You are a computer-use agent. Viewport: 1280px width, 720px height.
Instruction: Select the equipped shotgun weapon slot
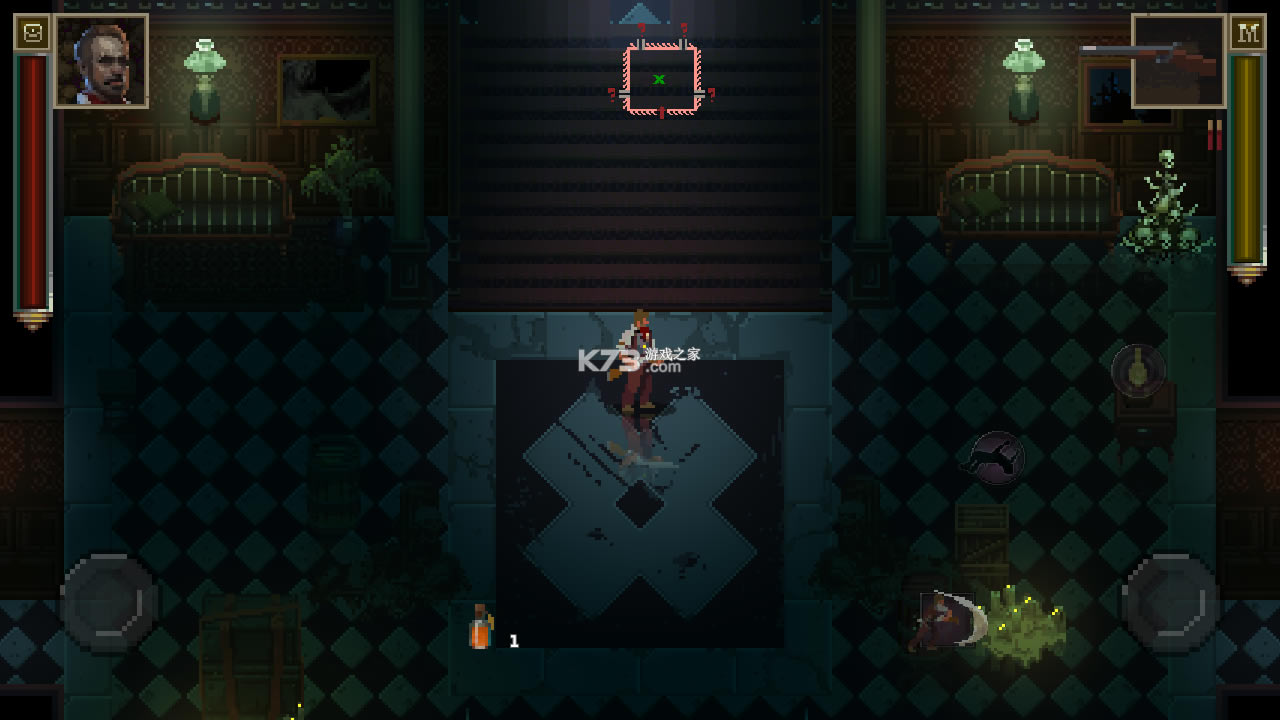(1179, 61)
